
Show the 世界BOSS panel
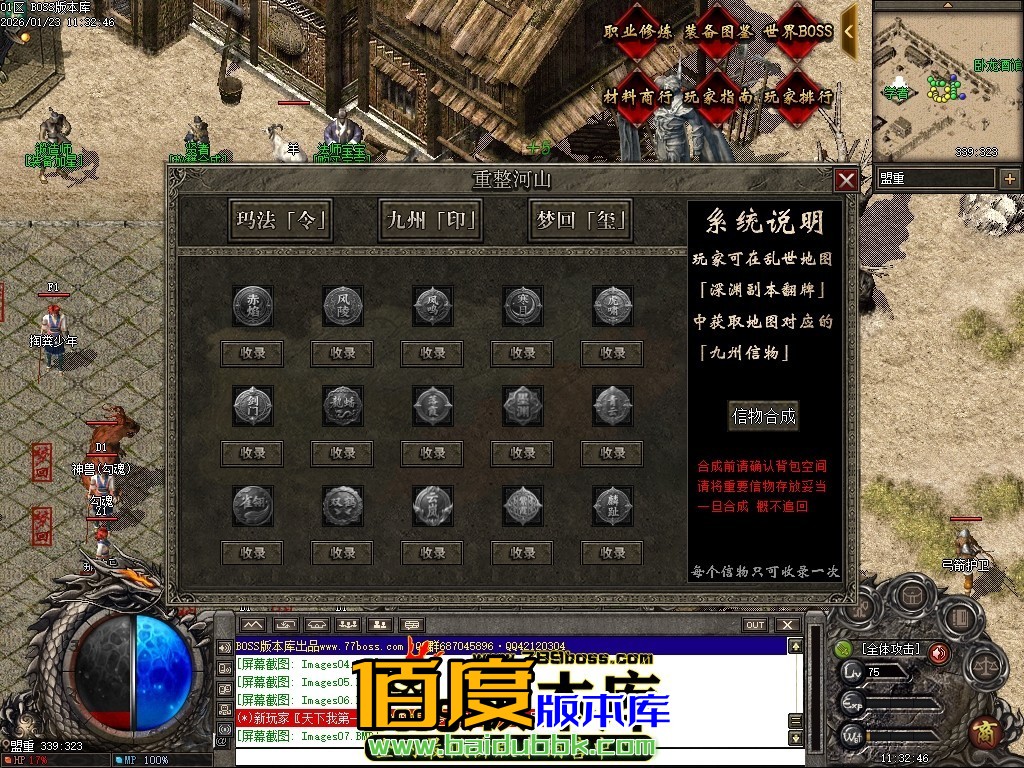pos(798,32)
